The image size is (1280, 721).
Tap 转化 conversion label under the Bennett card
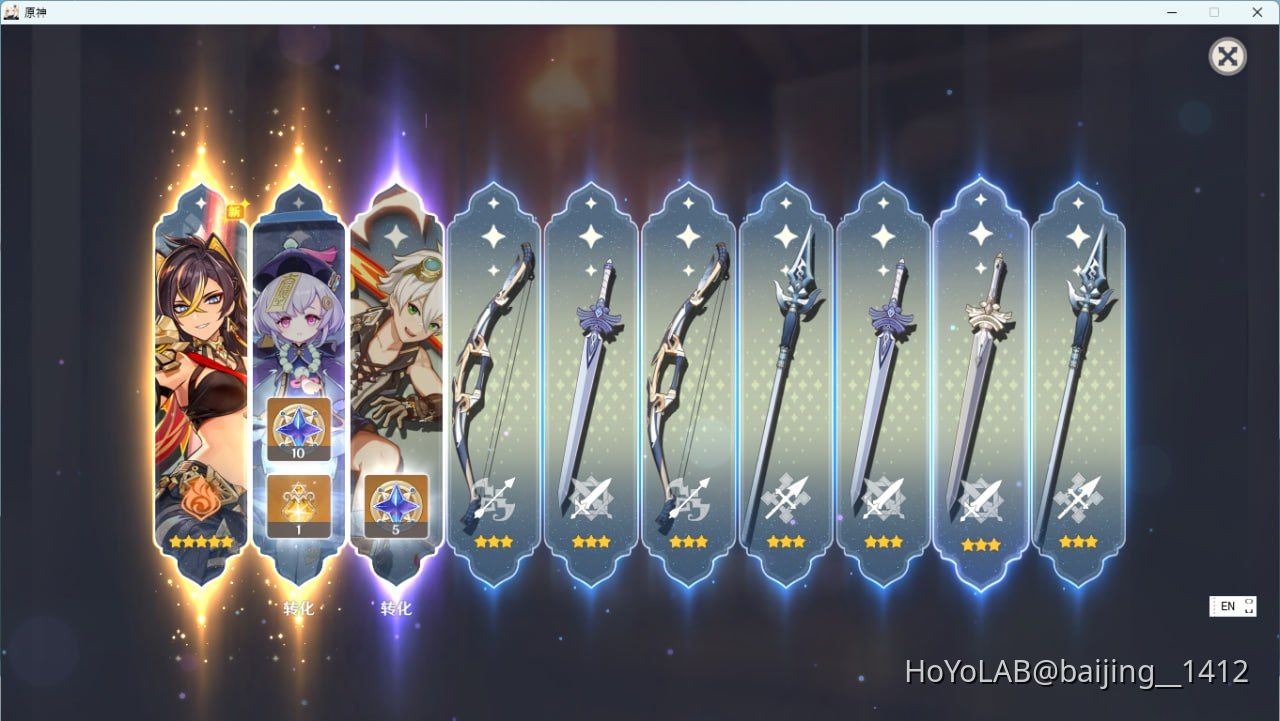coord(397,607)
